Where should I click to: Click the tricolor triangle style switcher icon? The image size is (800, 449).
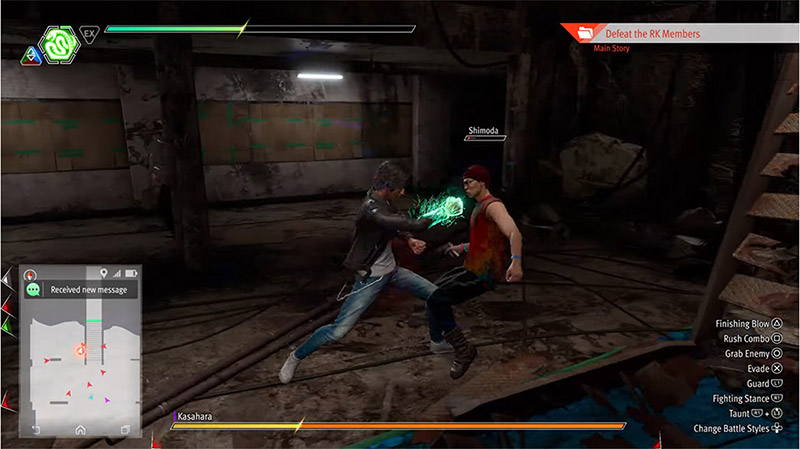click(27, 50)
